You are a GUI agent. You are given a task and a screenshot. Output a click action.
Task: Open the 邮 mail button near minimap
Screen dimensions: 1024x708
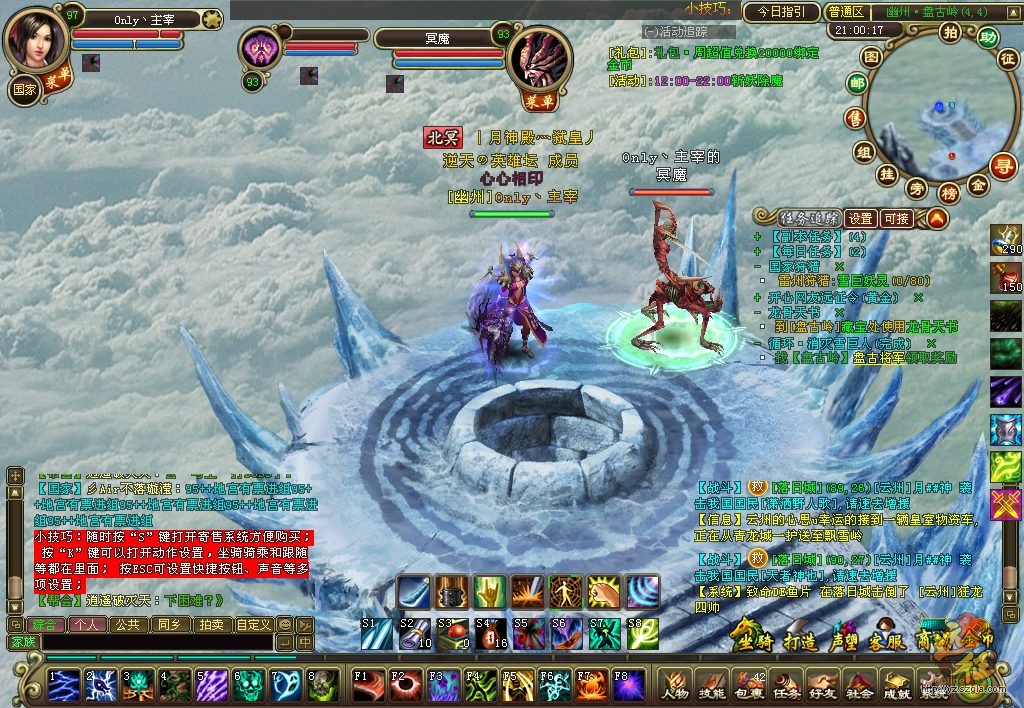(857, 86)
